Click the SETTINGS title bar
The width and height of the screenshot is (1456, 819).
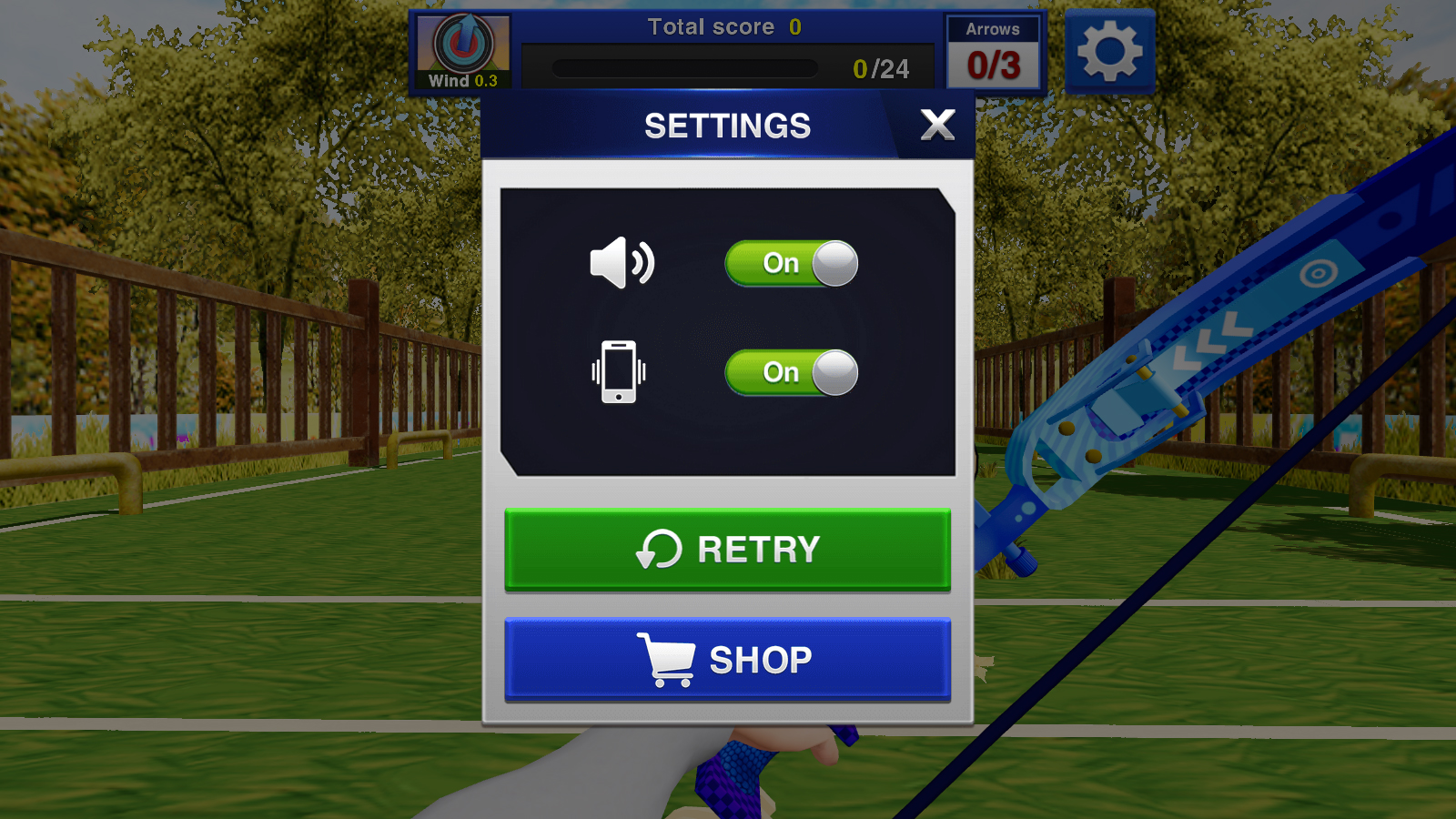pyautogui.click(x=726, y=126)
